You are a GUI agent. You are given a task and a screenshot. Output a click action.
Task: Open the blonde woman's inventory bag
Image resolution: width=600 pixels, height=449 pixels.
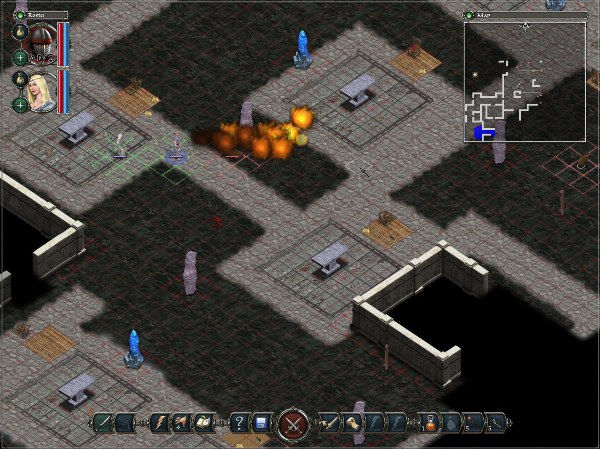coord(19,78)
